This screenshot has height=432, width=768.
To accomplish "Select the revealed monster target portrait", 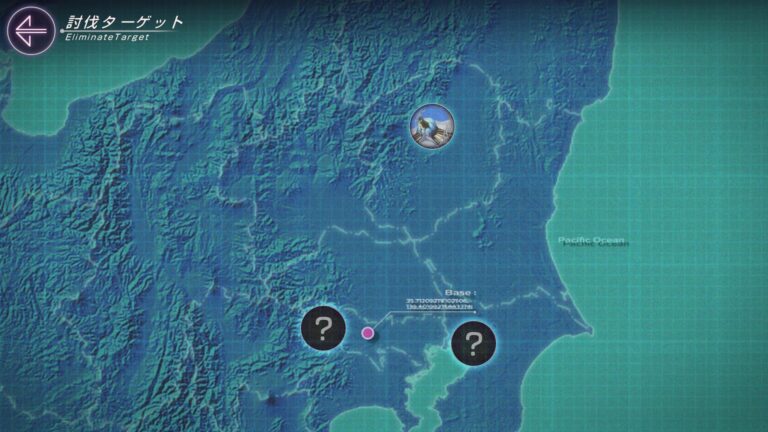I will coord(433,127).
